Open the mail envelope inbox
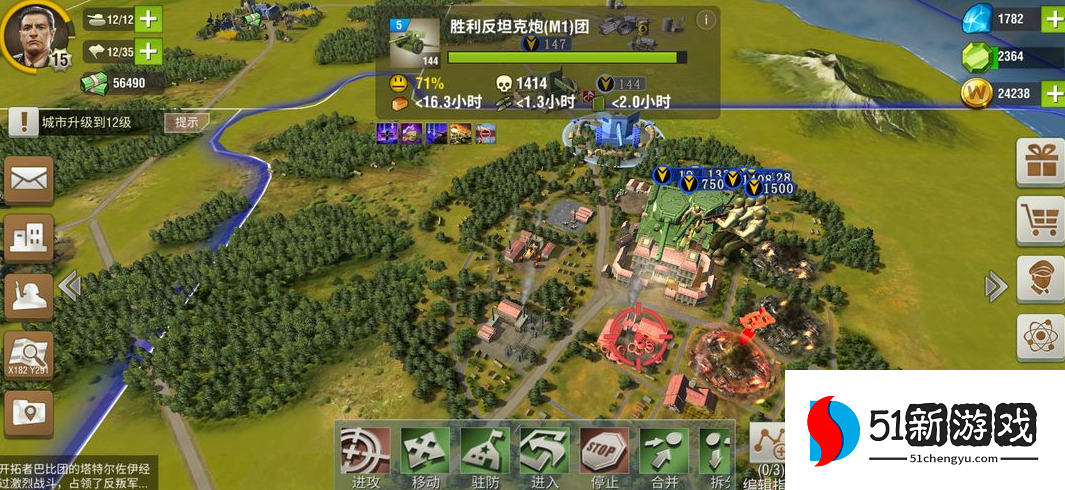This screenshot has width=1065, height=490. coord(29,180)
